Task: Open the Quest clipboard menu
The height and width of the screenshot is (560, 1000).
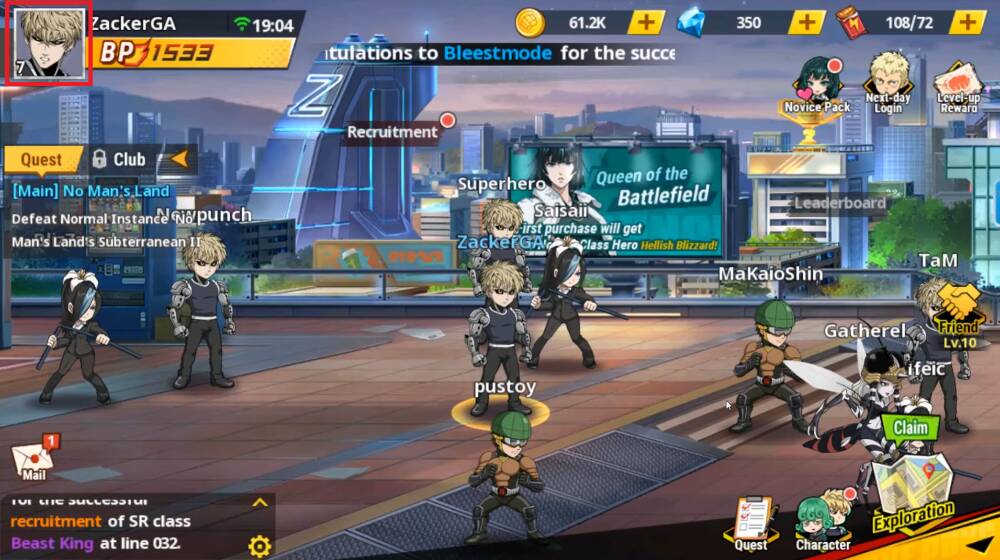Action: pyautogui.click(x=750, y=521)
